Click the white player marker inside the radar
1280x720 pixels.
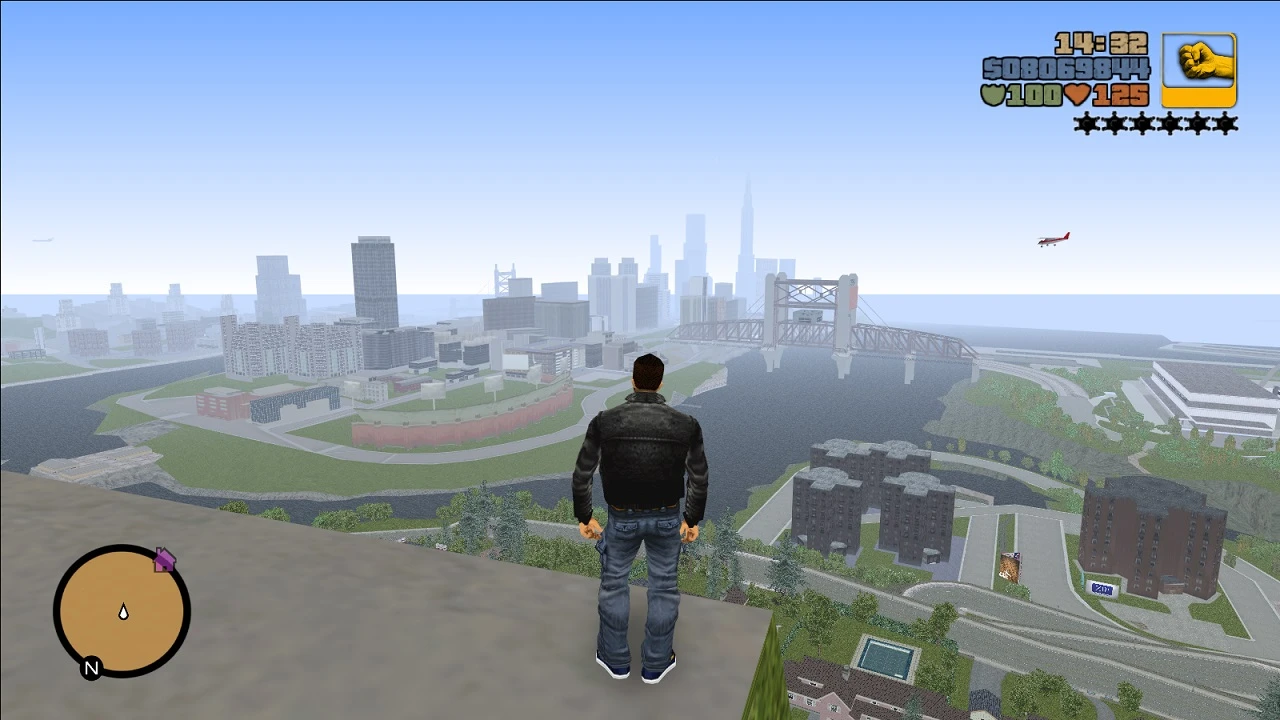pyautogui.click(x=123, y=611)
